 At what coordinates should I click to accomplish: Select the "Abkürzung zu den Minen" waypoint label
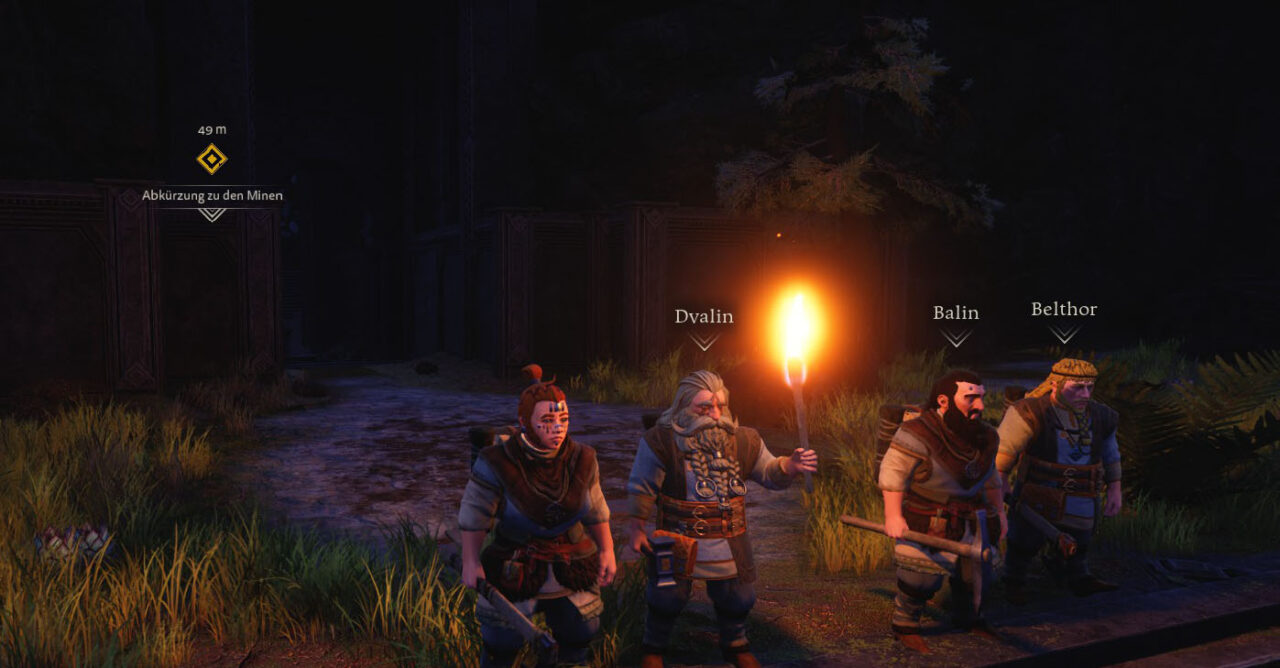pos(212,195)
